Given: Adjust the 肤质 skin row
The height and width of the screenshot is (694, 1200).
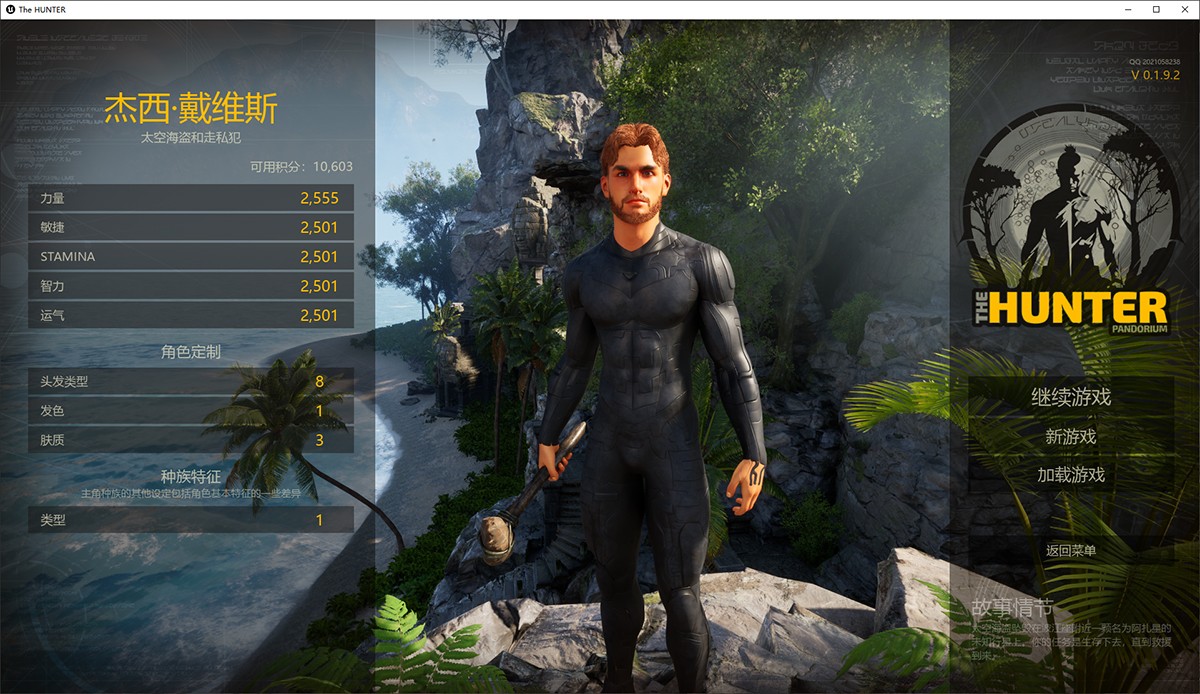Looking at the screenshot, I should click(191, 440).
